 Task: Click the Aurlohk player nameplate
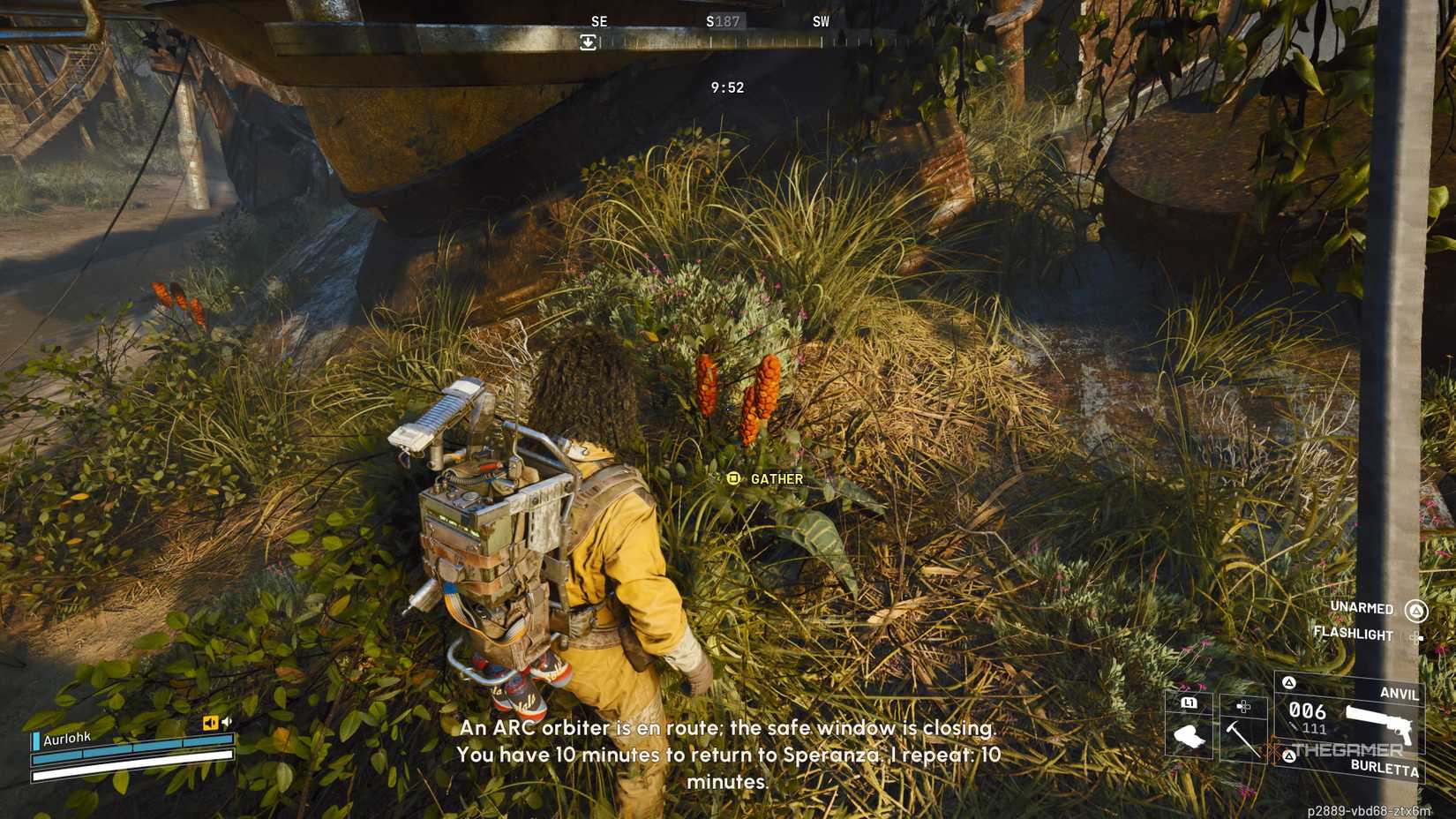pyautogui.click(x=67, y=739)
